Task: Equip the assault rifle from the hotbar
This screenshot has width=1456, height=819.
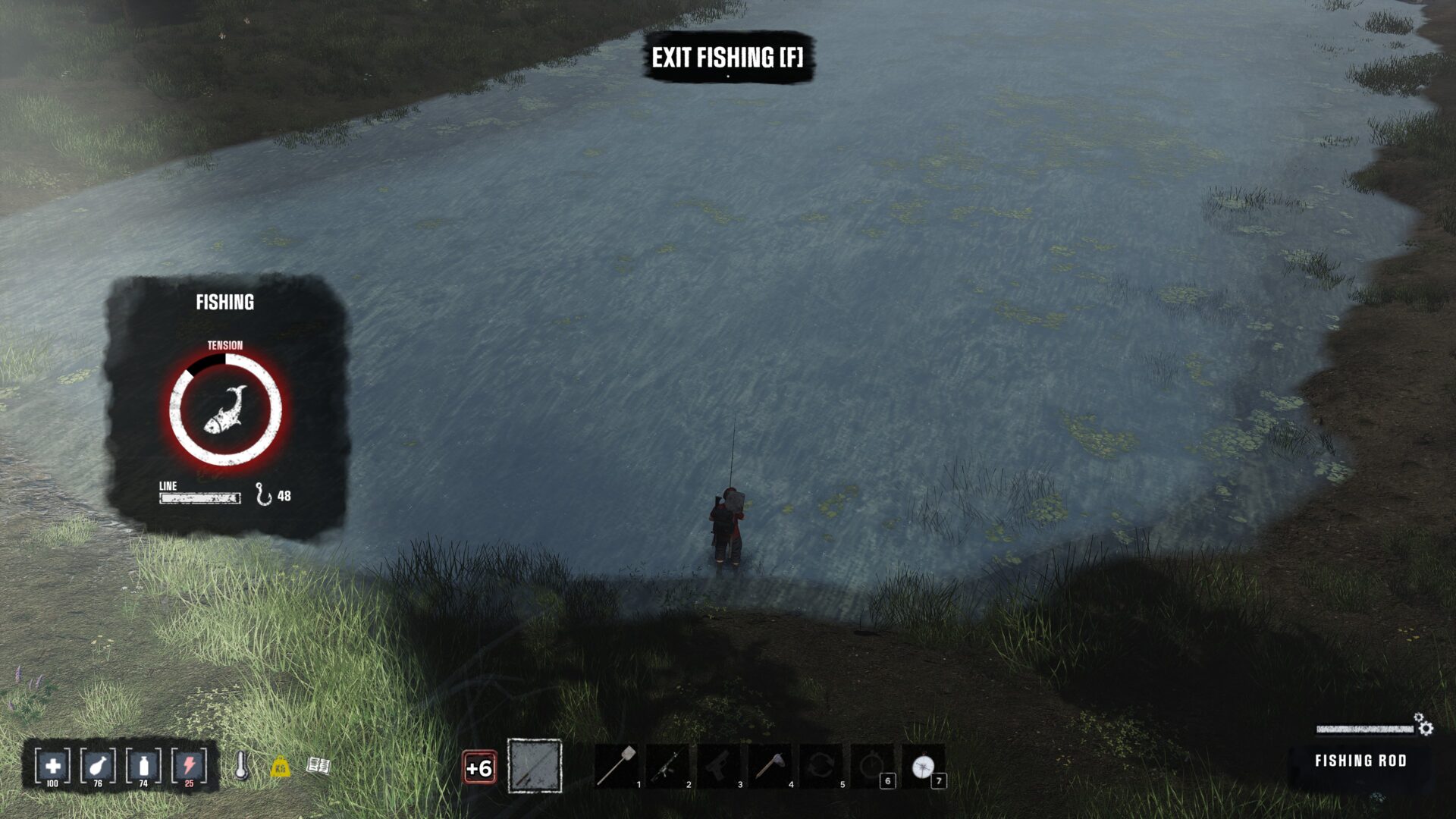Action: click(x=667, y=767)
